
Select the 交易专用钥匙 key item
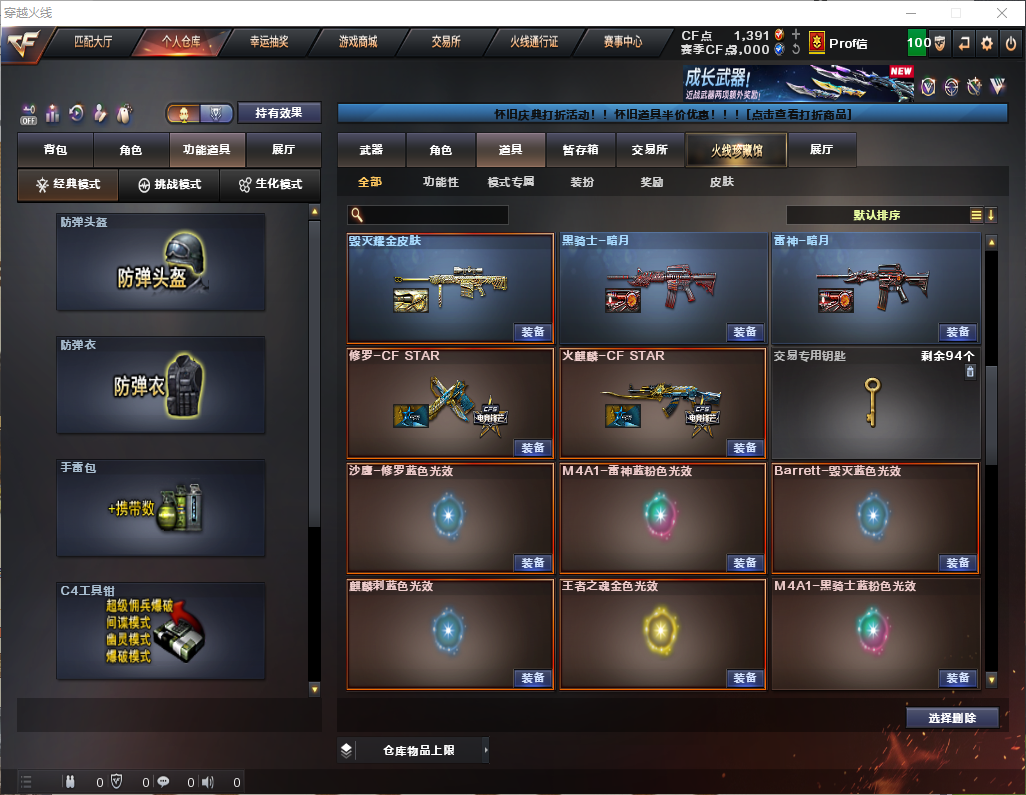pos(875,403)
